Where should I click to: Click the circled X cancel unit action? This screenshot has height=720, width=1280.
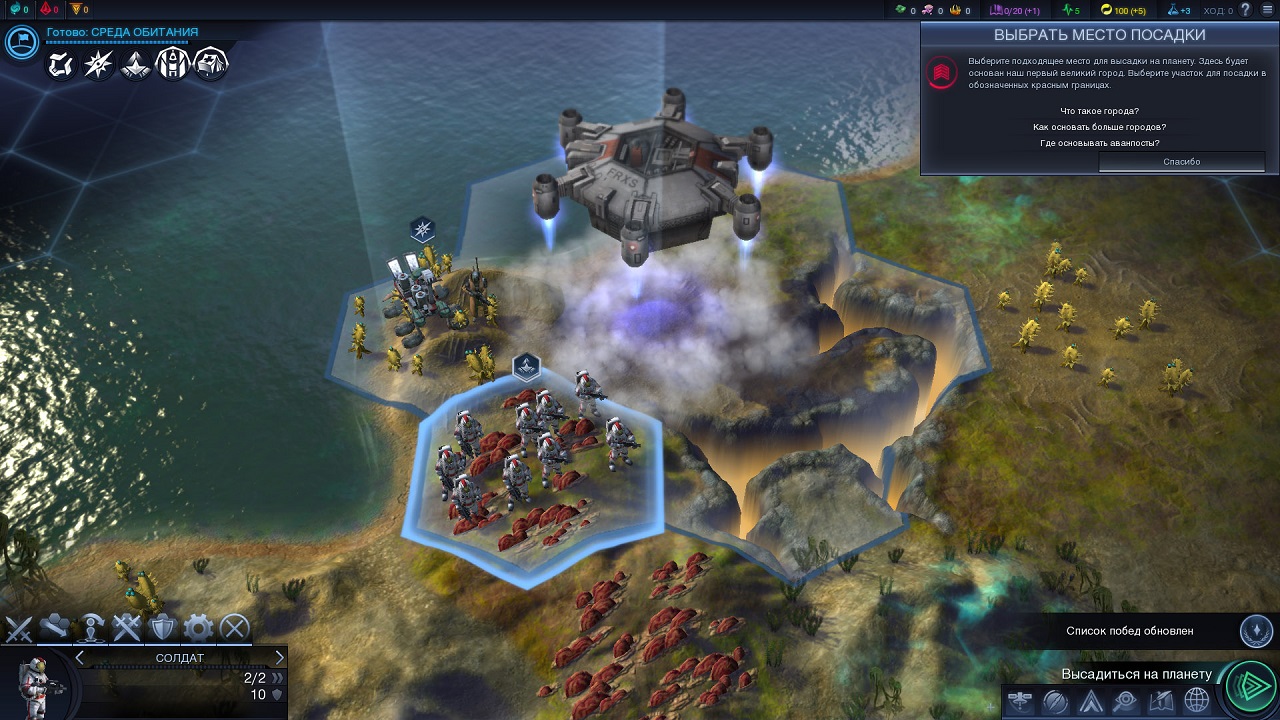[234, 628]
